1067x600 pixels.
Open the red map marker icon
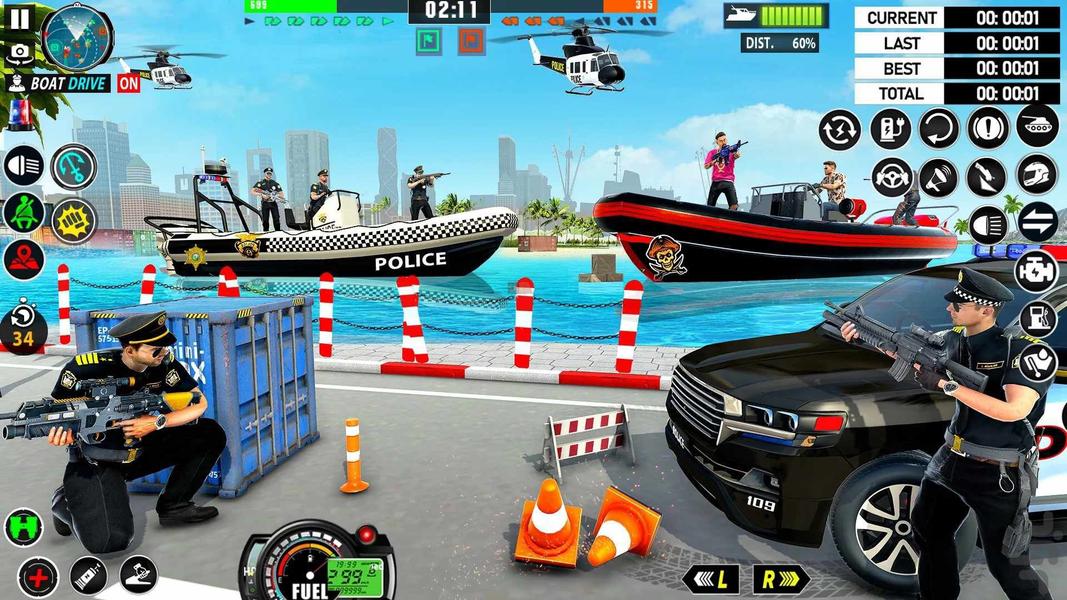(22, 260)
